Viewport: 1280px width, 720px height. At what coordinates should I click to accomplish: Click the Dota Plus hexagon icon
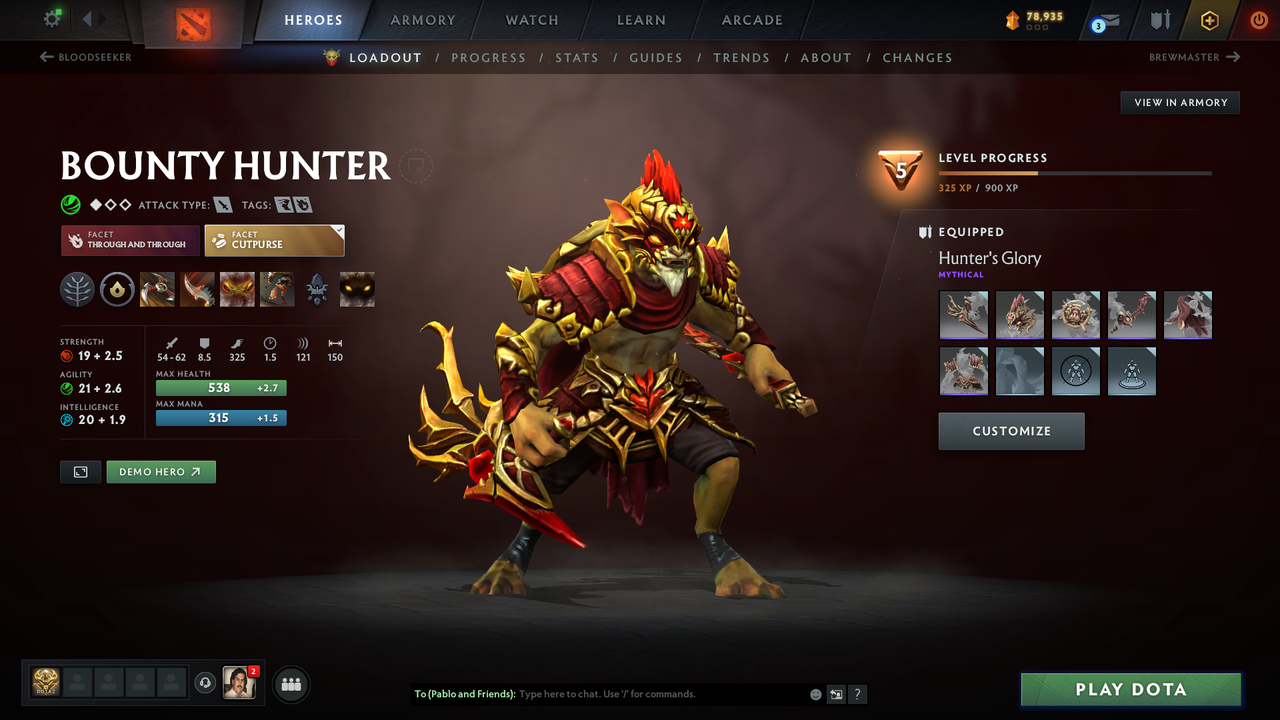(1209, 19)
